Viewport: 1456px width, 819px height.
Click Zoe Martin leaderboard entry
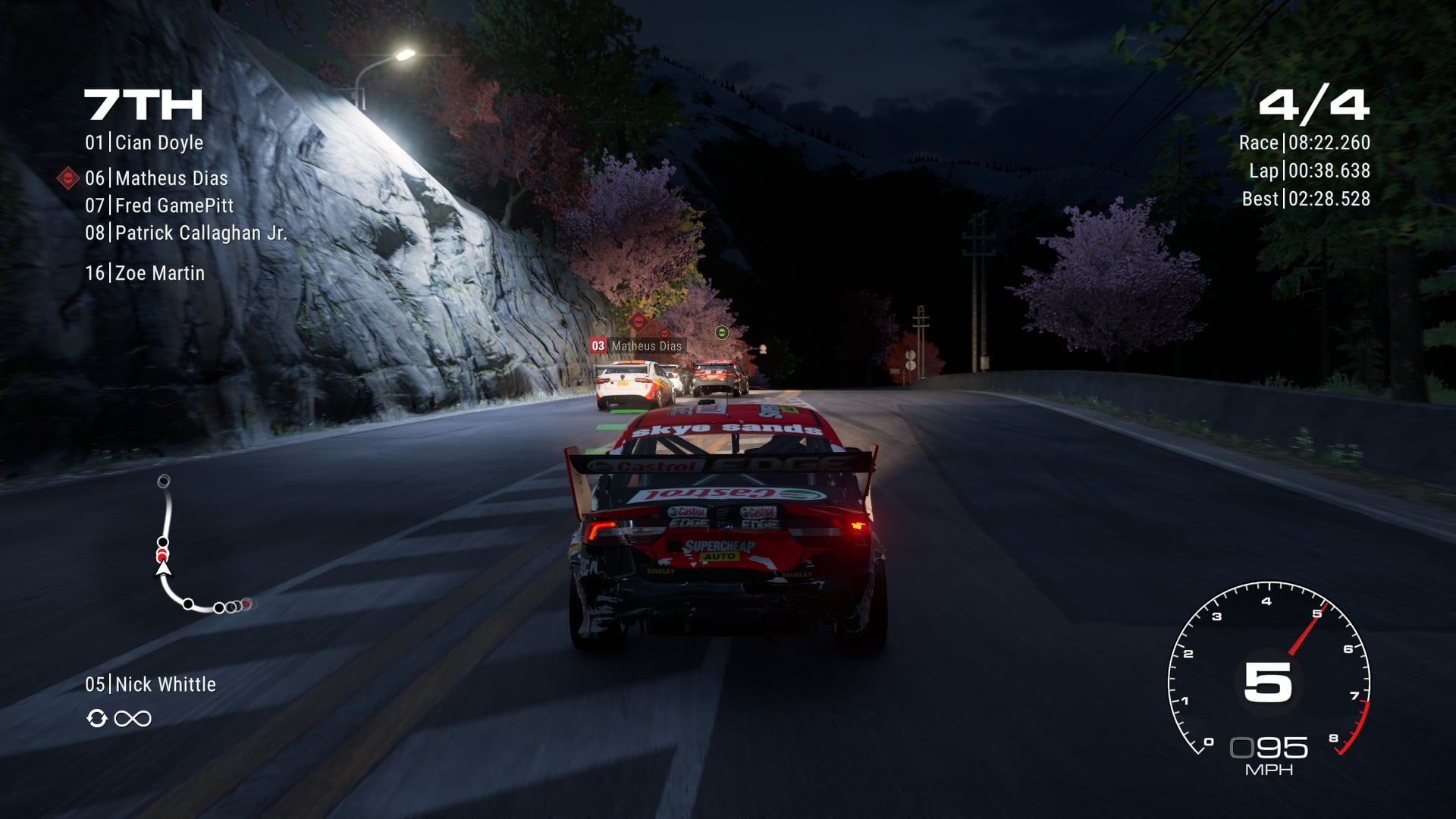(145, 273)
